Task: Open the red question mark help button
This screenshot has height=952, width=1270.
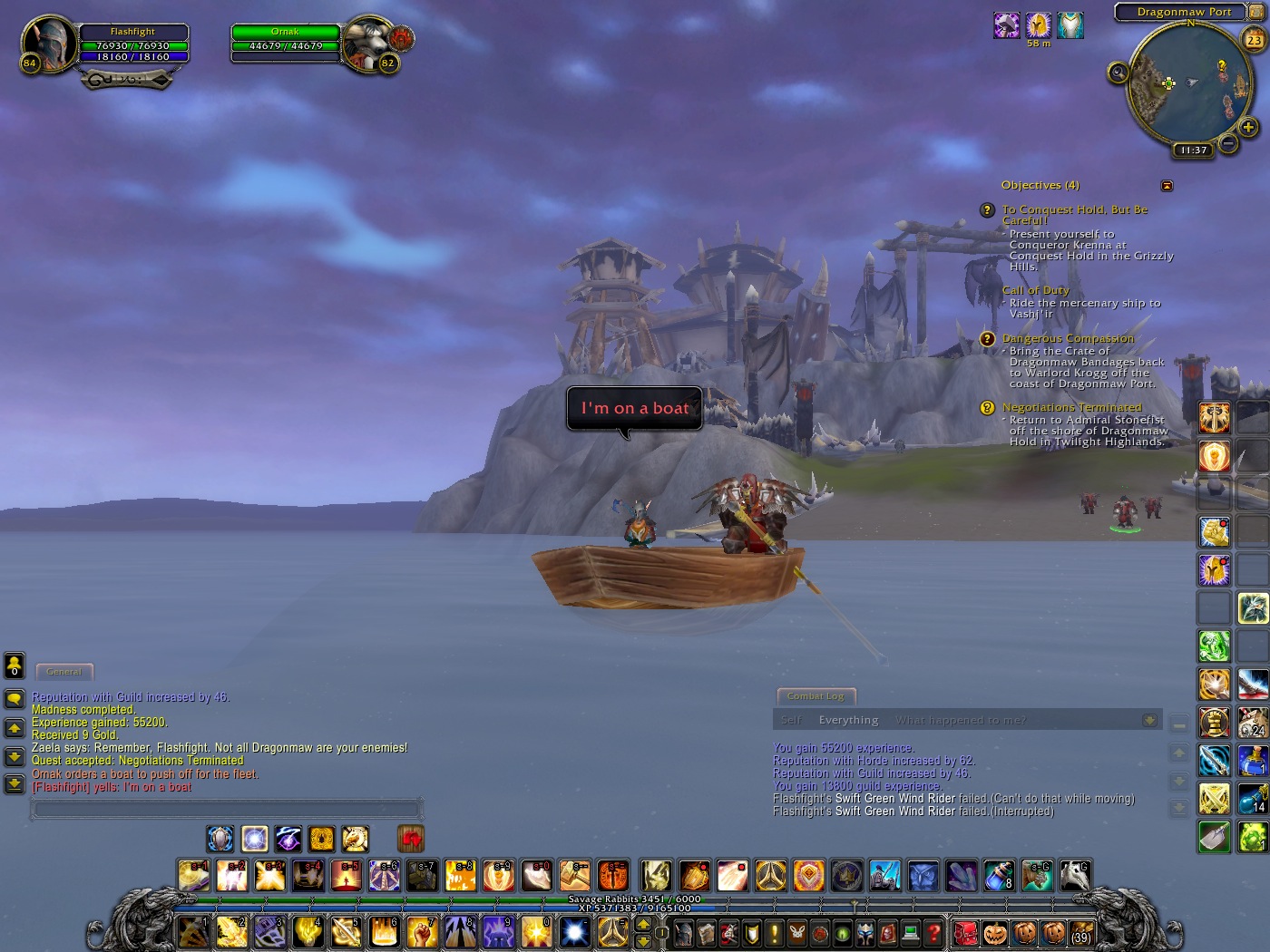Action: point(933,932)
